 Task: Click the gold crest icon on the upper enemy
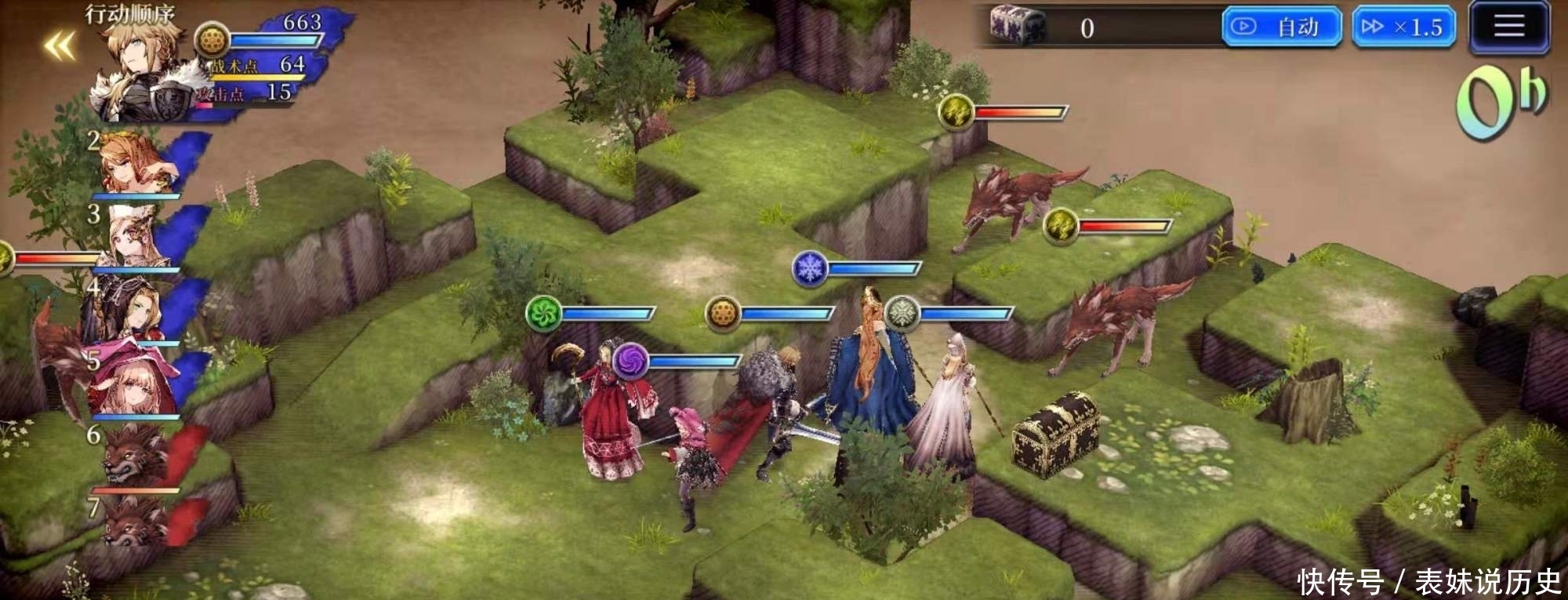(956, 111)
